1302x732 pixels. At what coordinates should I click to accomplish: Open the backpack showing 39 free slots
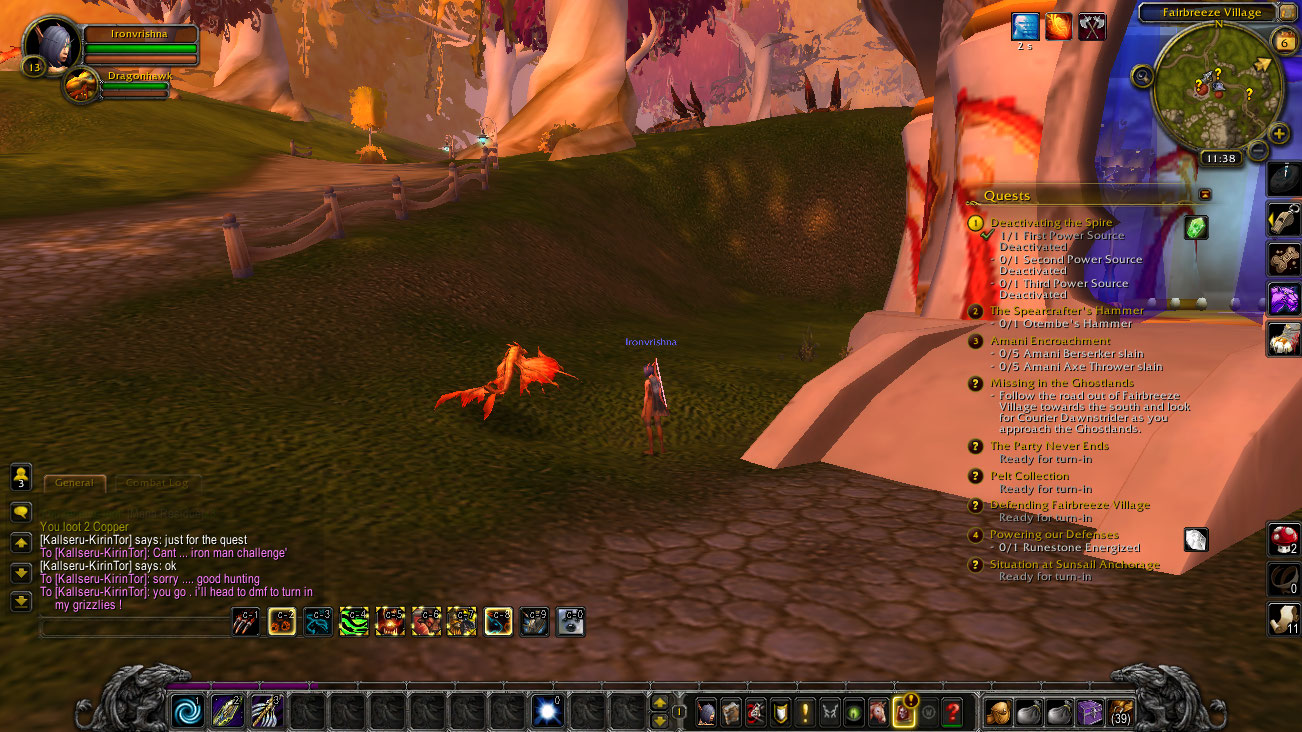pyautogui.click(x=1121, y=712)
